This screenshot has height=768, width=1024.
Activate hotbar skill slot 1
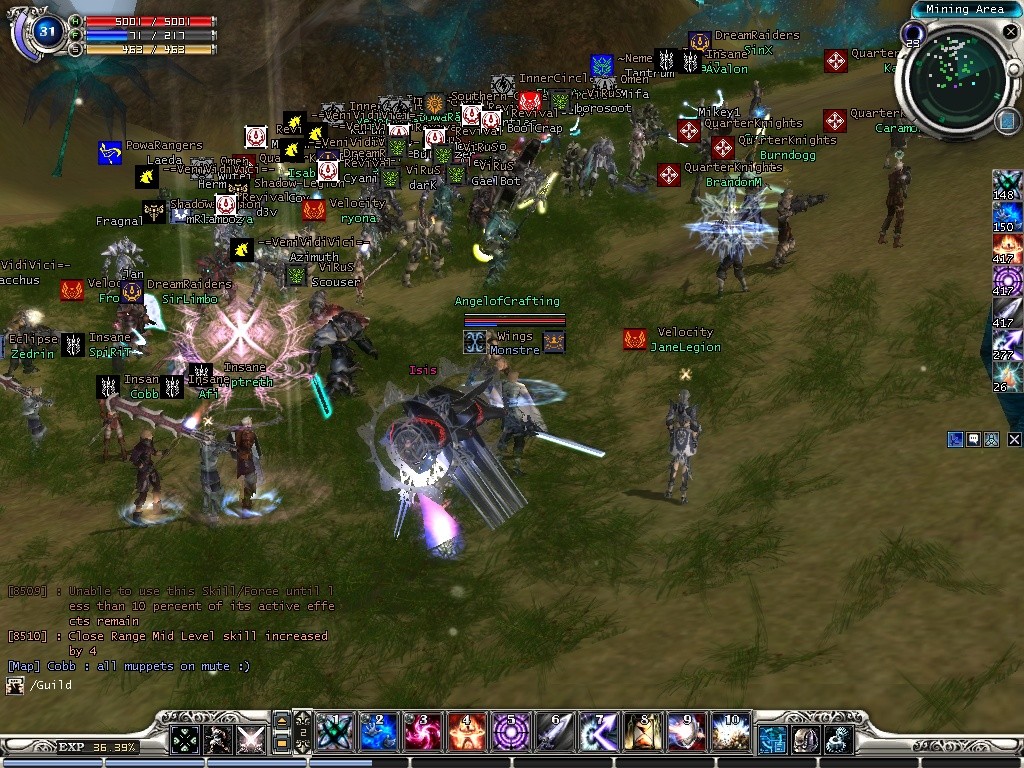[332, 733]
